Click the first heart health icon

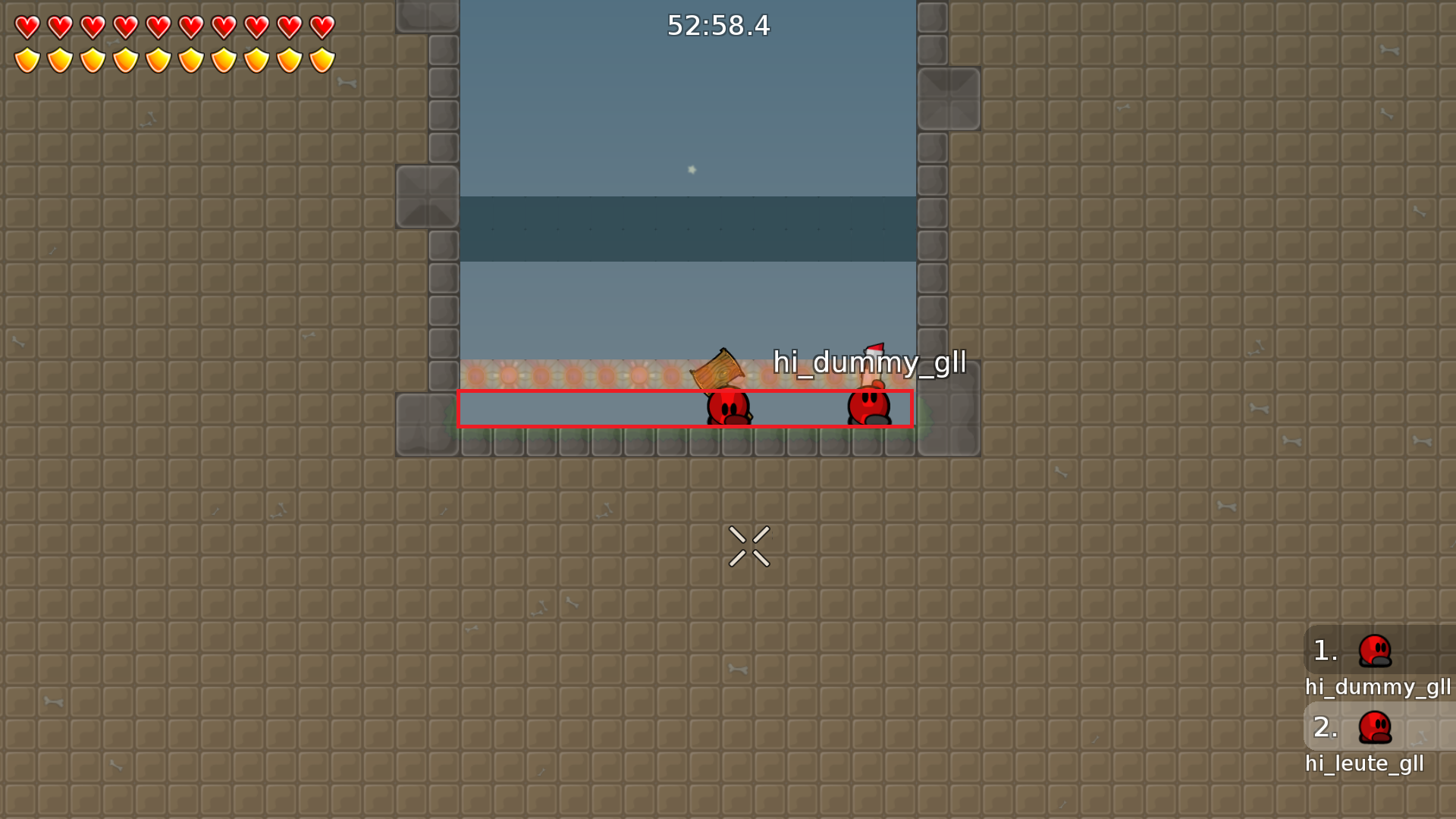pos(26,28)
